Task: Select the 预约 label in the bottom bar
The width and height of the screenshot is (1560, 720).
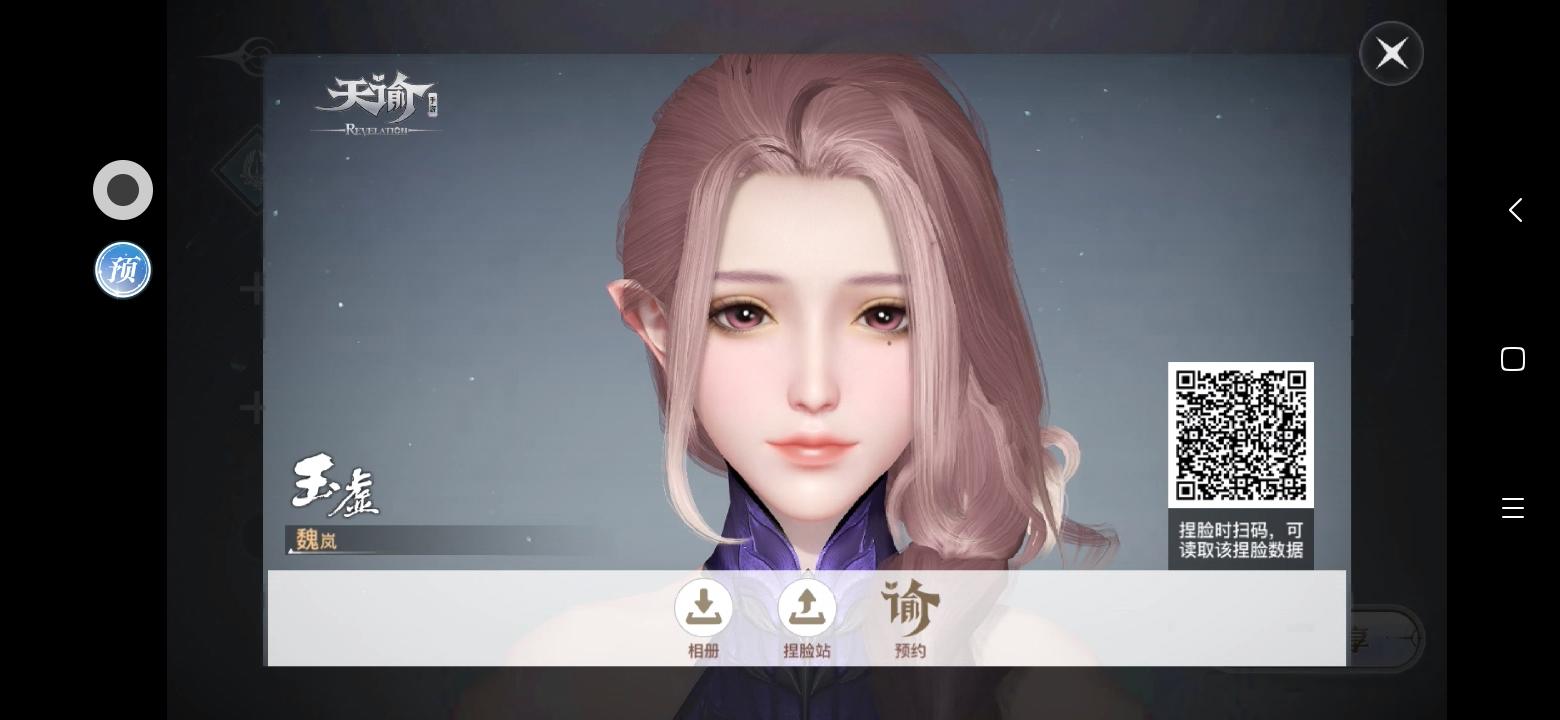Action: [x=910, y=650]
